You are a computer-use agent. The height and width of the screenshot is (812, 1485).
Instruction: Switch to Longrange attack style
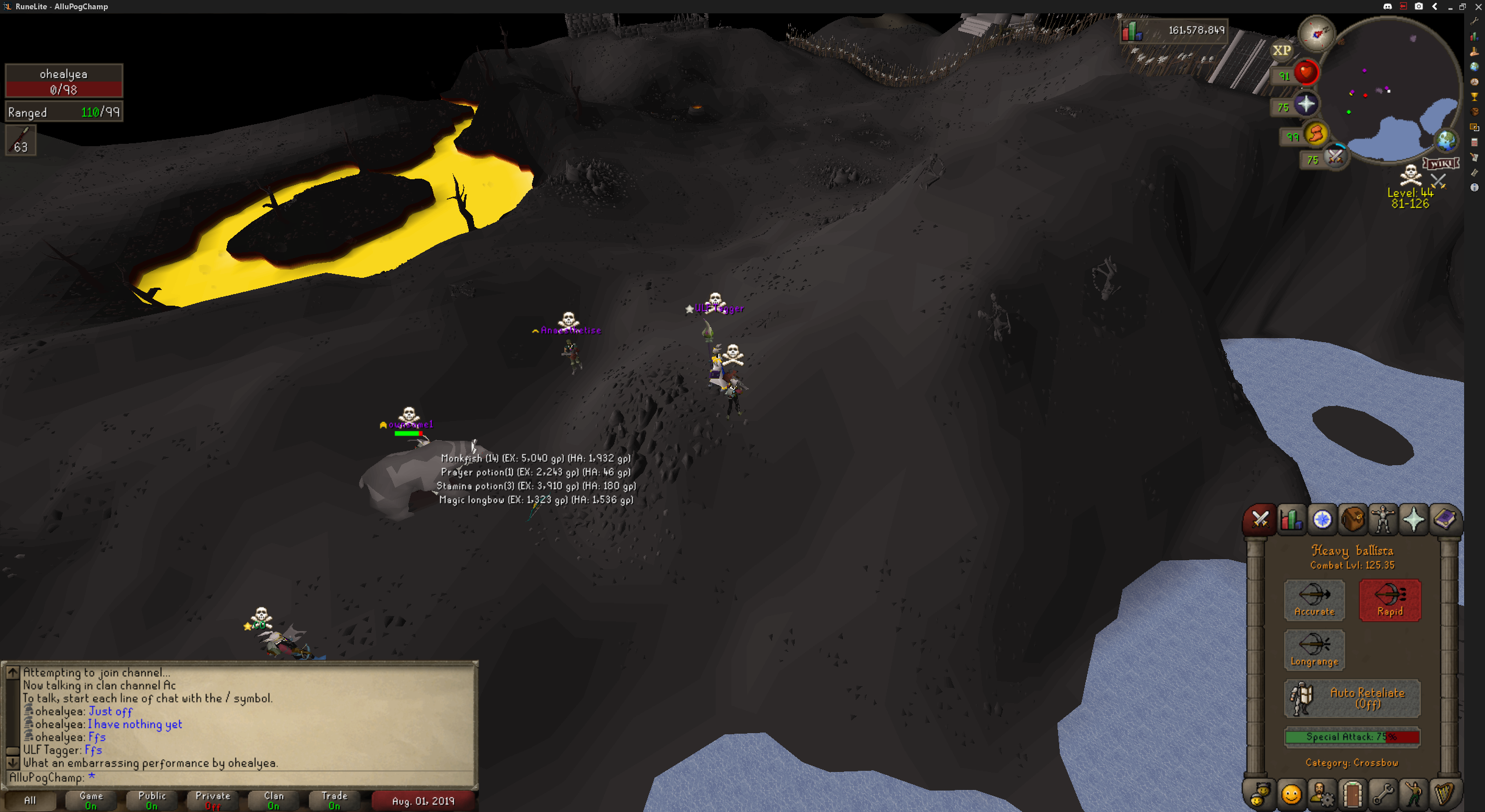point(1314,650)
